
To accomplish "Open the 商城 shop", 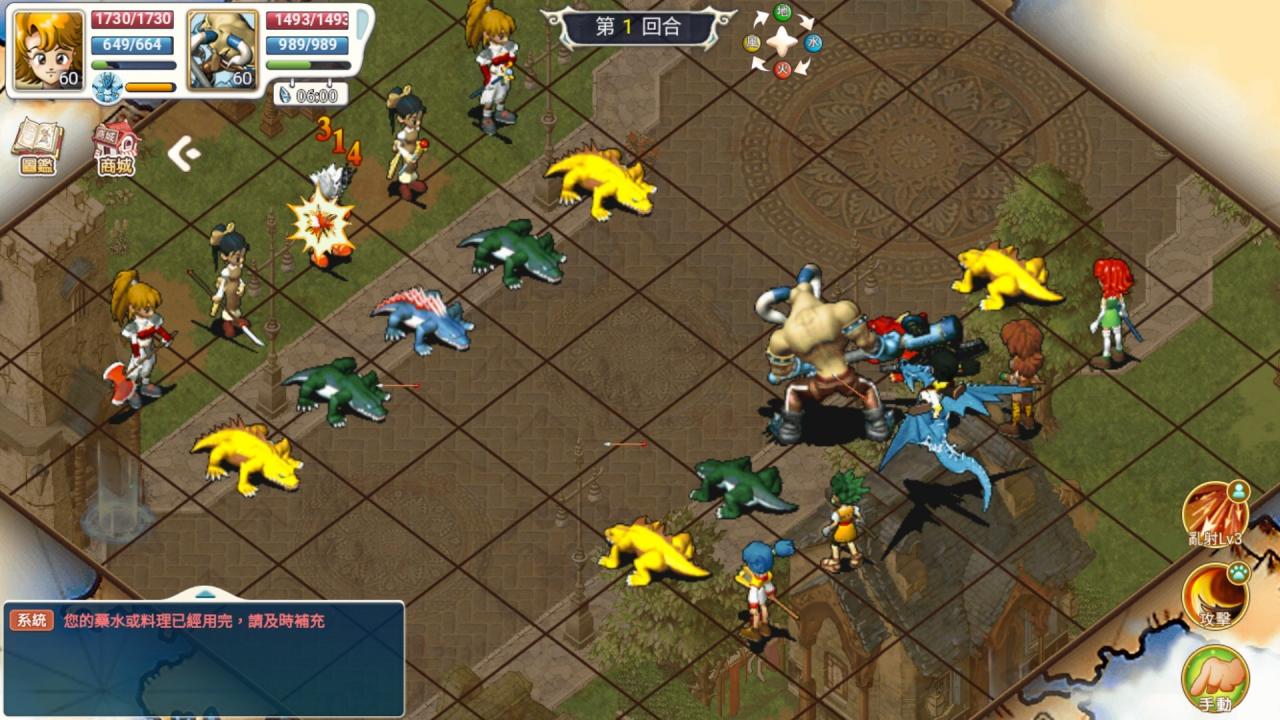I will click(116, 149).
